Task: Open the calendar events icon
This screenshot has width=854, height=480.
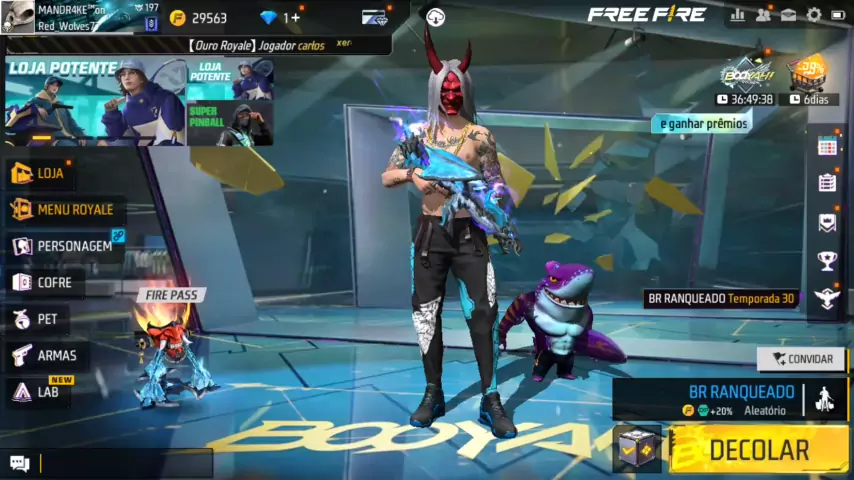Action: (x=827, y=146)
